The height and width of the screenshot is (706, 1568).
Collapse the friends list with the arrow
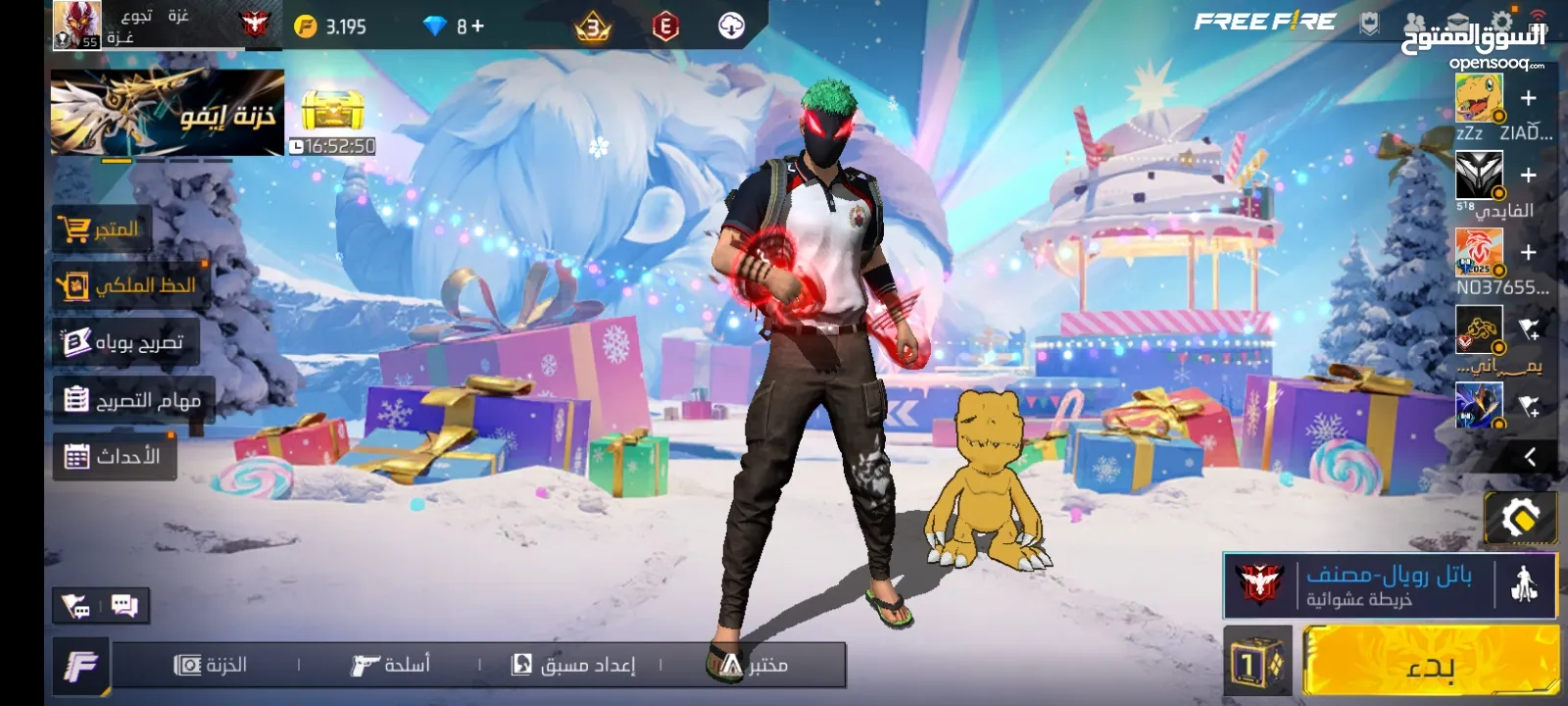(x=1530, y=456)
